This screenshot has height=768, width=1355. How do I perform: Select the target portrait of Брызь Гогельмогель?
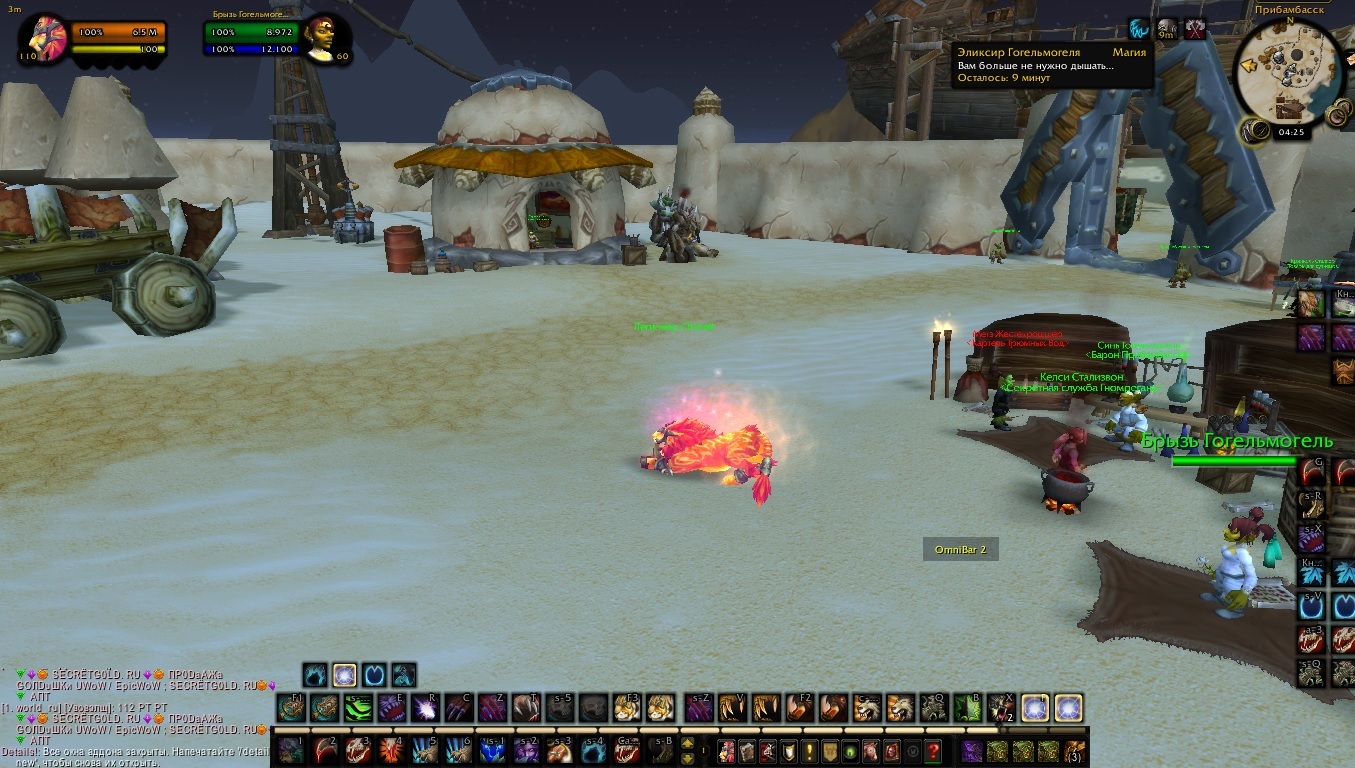[x=327, y=39]
